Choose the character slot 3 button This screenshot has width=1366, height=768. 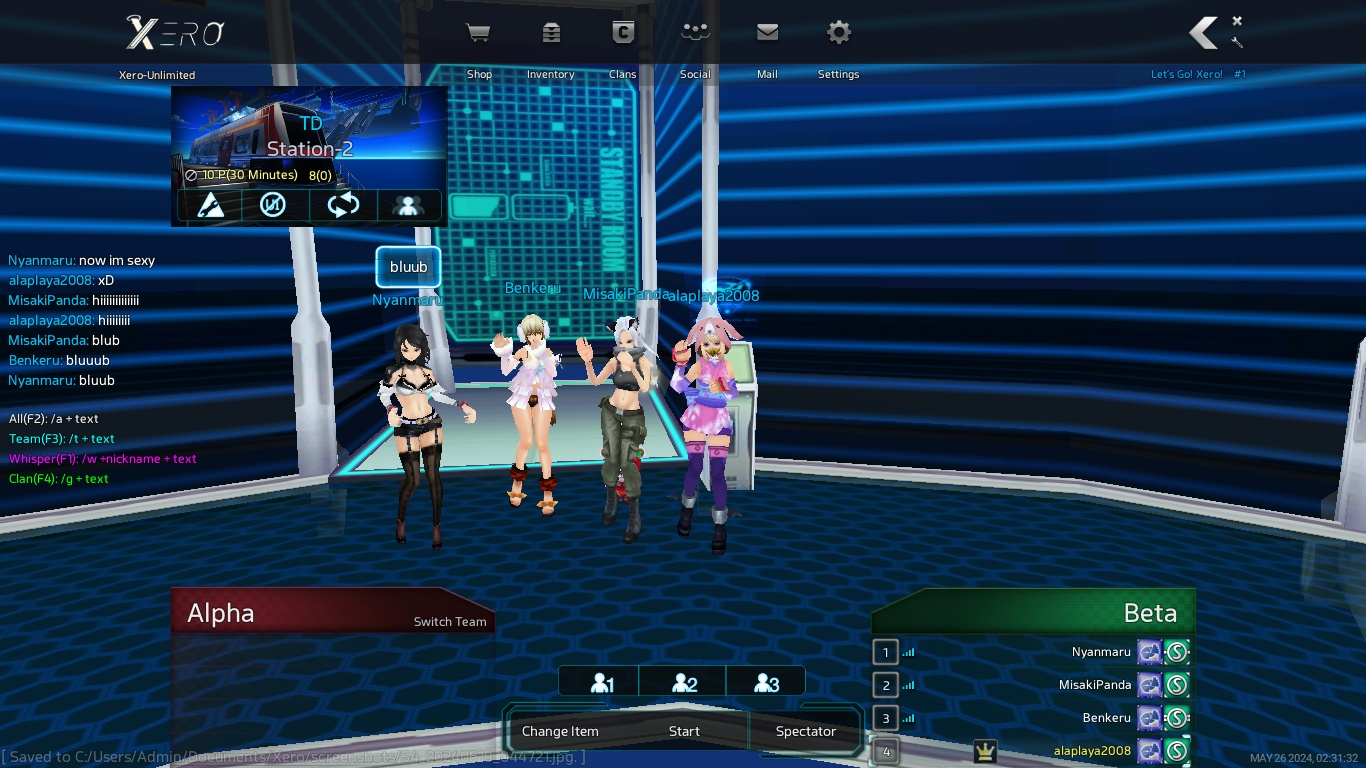[x=766, y=683]
